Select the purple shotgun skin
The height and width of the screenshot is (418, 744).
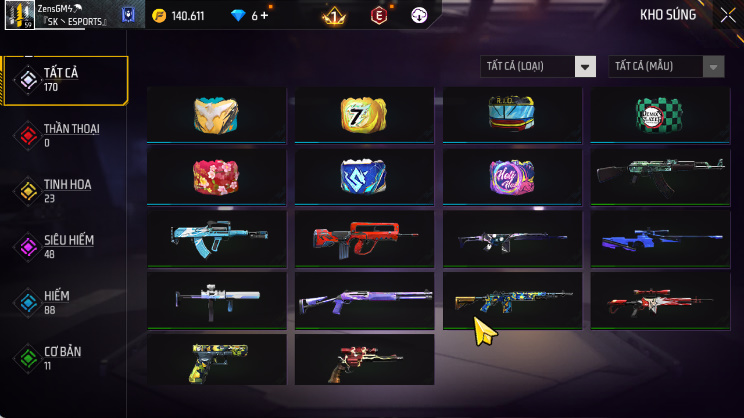click(364, 300)
